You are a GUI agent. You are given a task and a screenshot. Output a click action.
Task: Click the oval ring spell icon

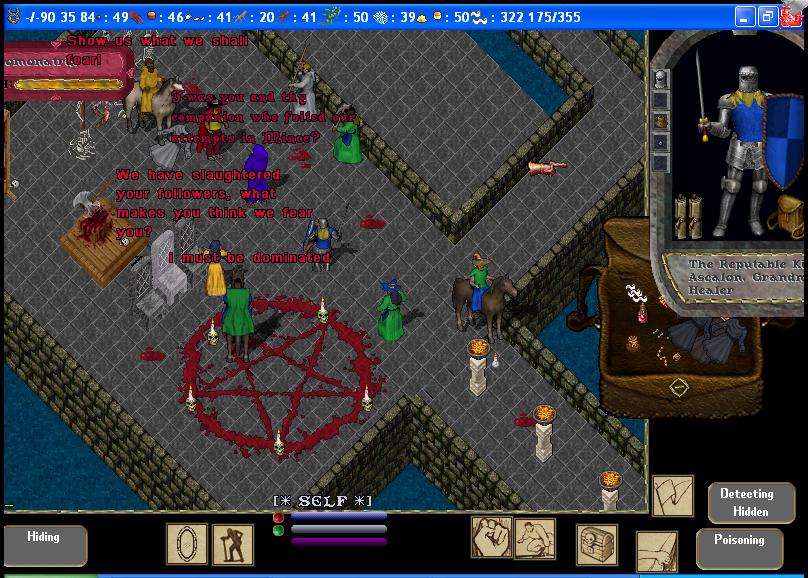[186, 543]
